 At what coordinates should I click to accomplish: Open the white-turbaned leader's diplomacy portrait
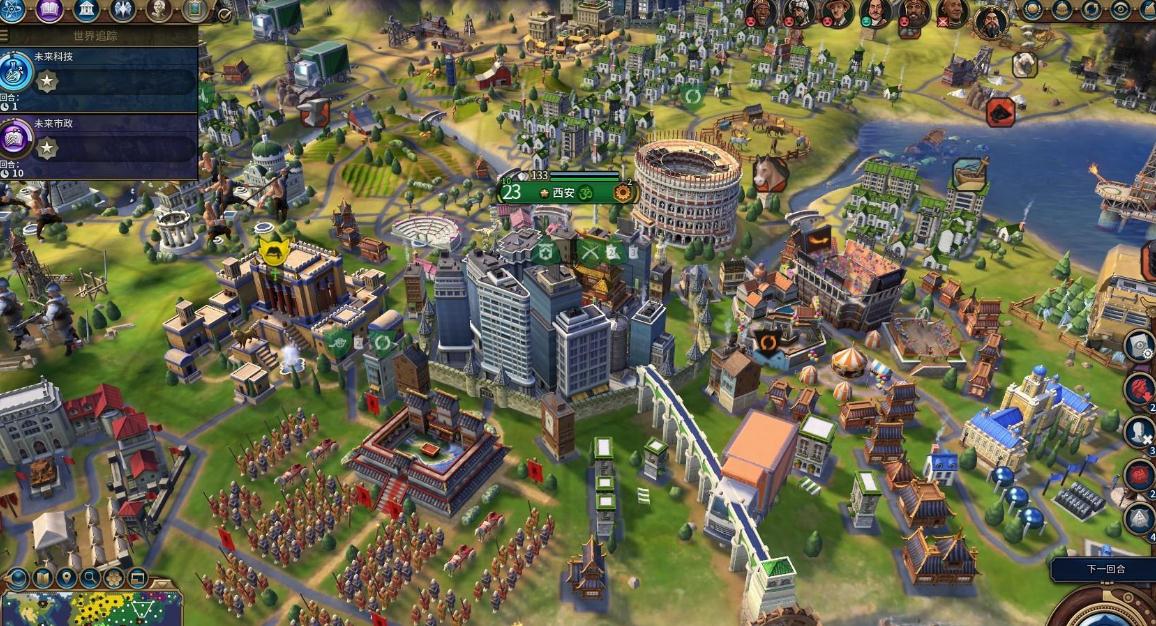coord(799,12)
